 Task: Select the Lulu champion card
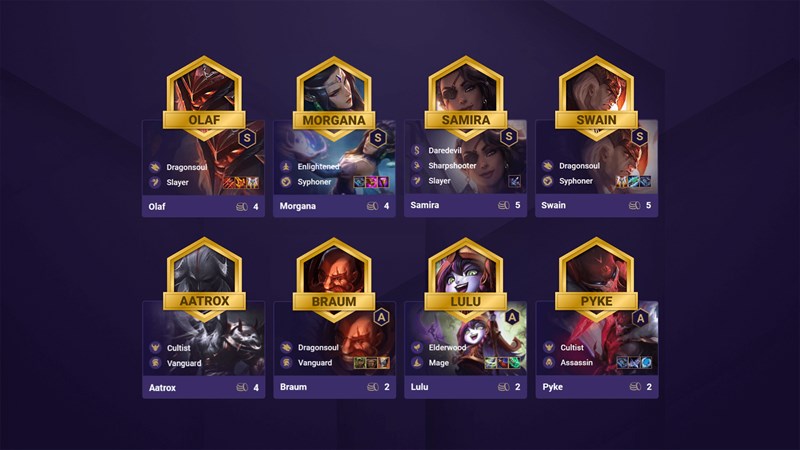(x=465, y=350)
